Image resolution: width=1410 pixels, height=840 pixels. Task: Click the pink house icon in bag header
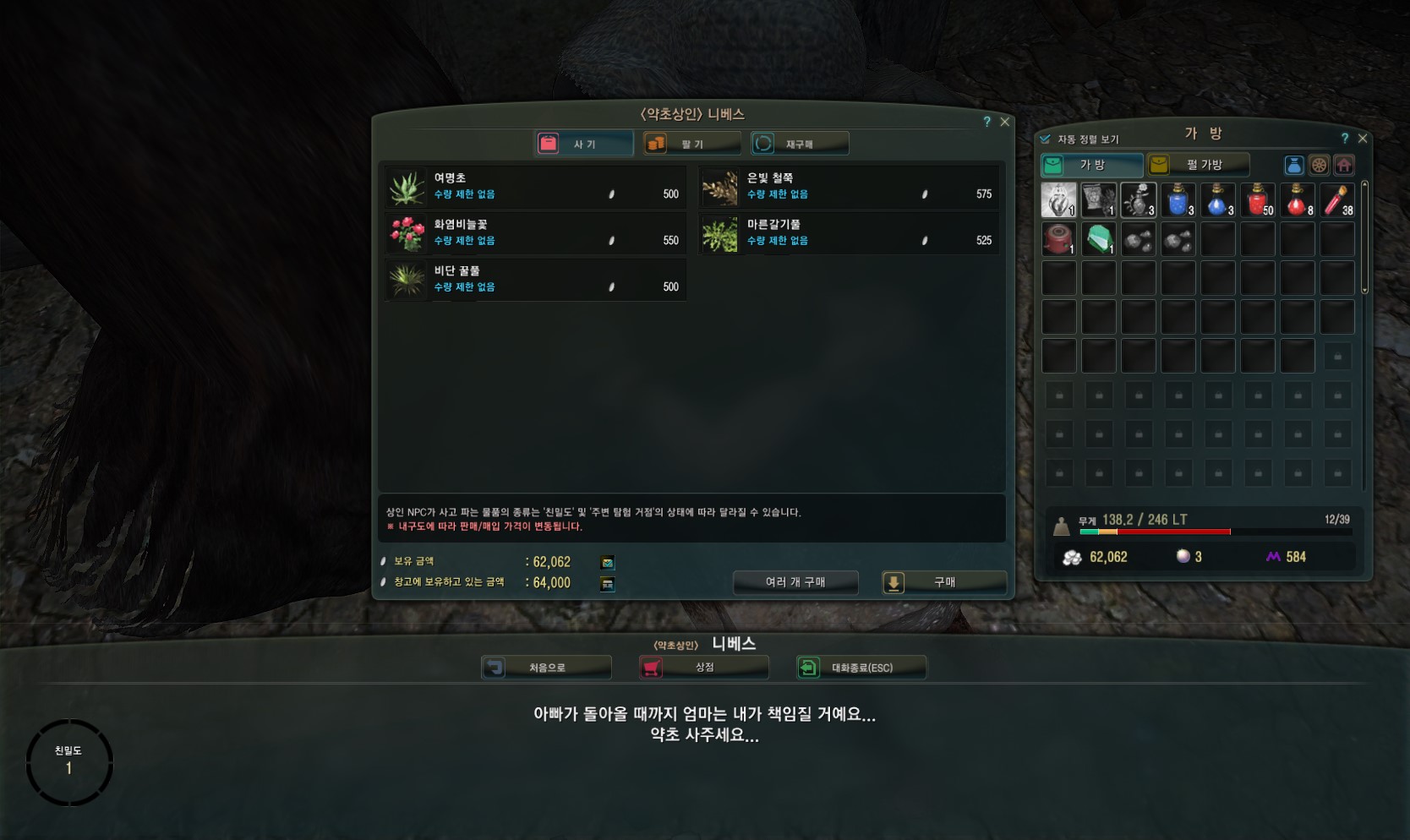click(1344, 166)
